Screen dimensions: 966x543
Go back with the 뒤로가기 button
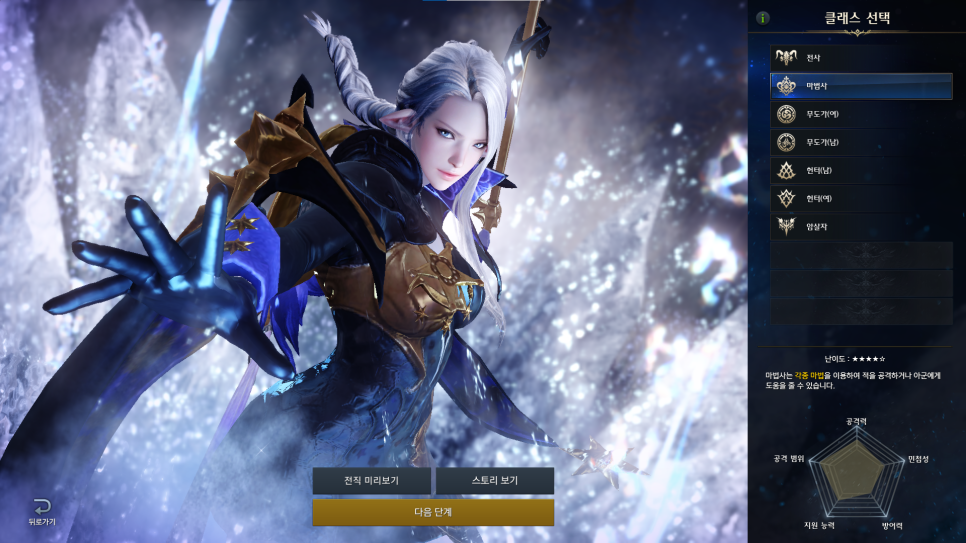click(x=40, y=510)
